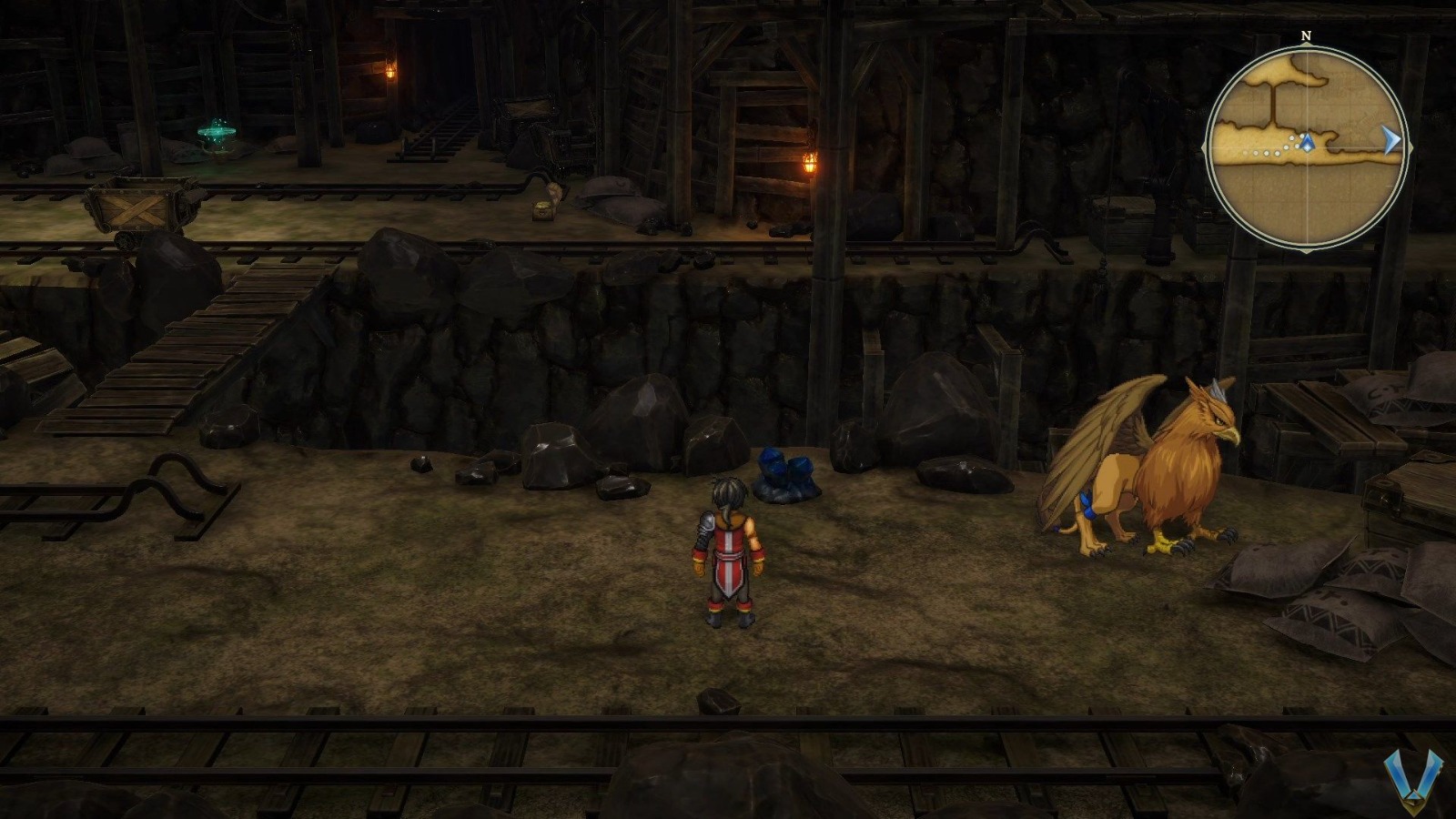Click the N compass marker above the minimap

tap(1305, 36)
